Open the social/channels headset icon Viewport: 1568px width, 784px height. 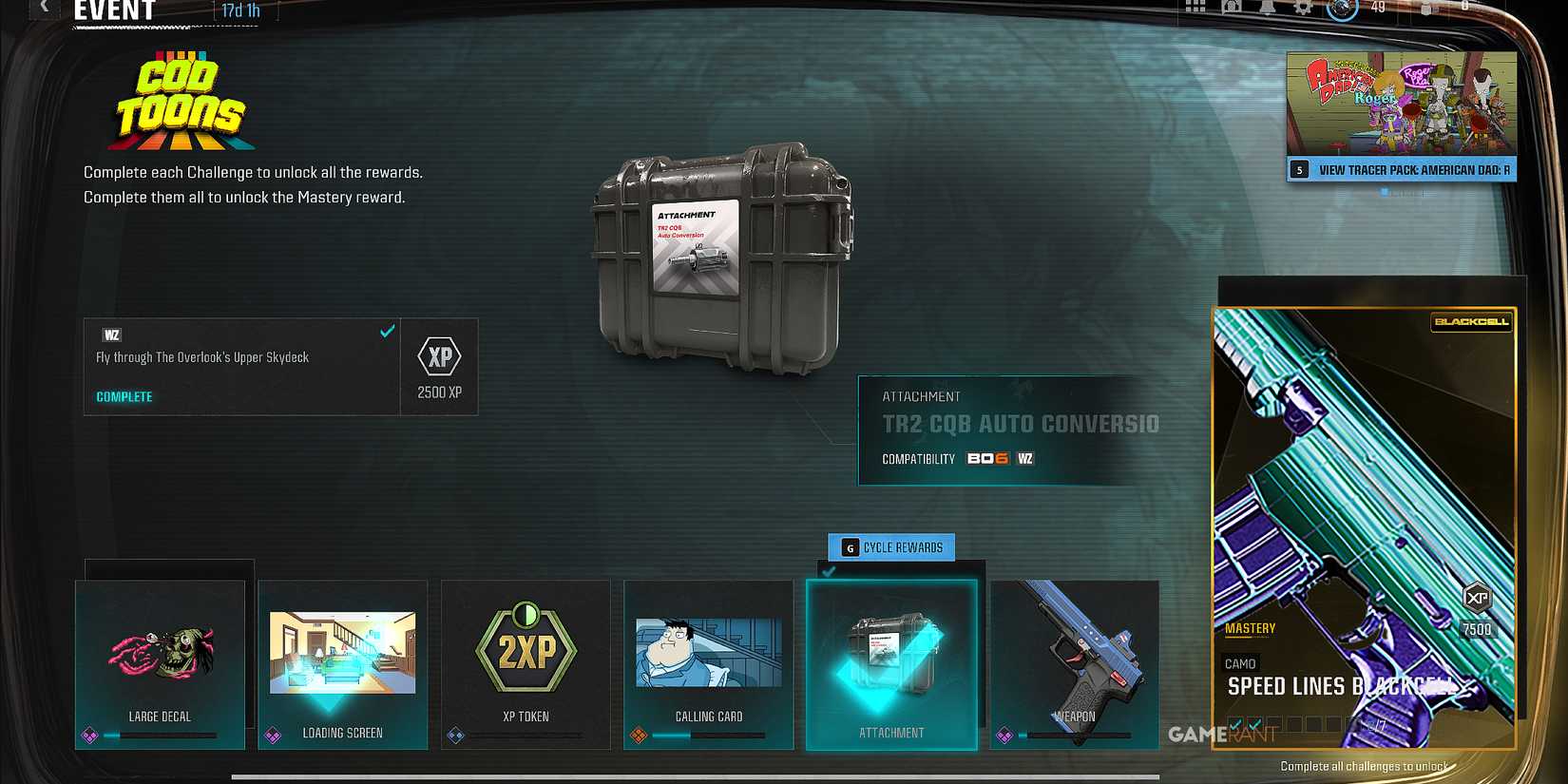pos(1230,8)
